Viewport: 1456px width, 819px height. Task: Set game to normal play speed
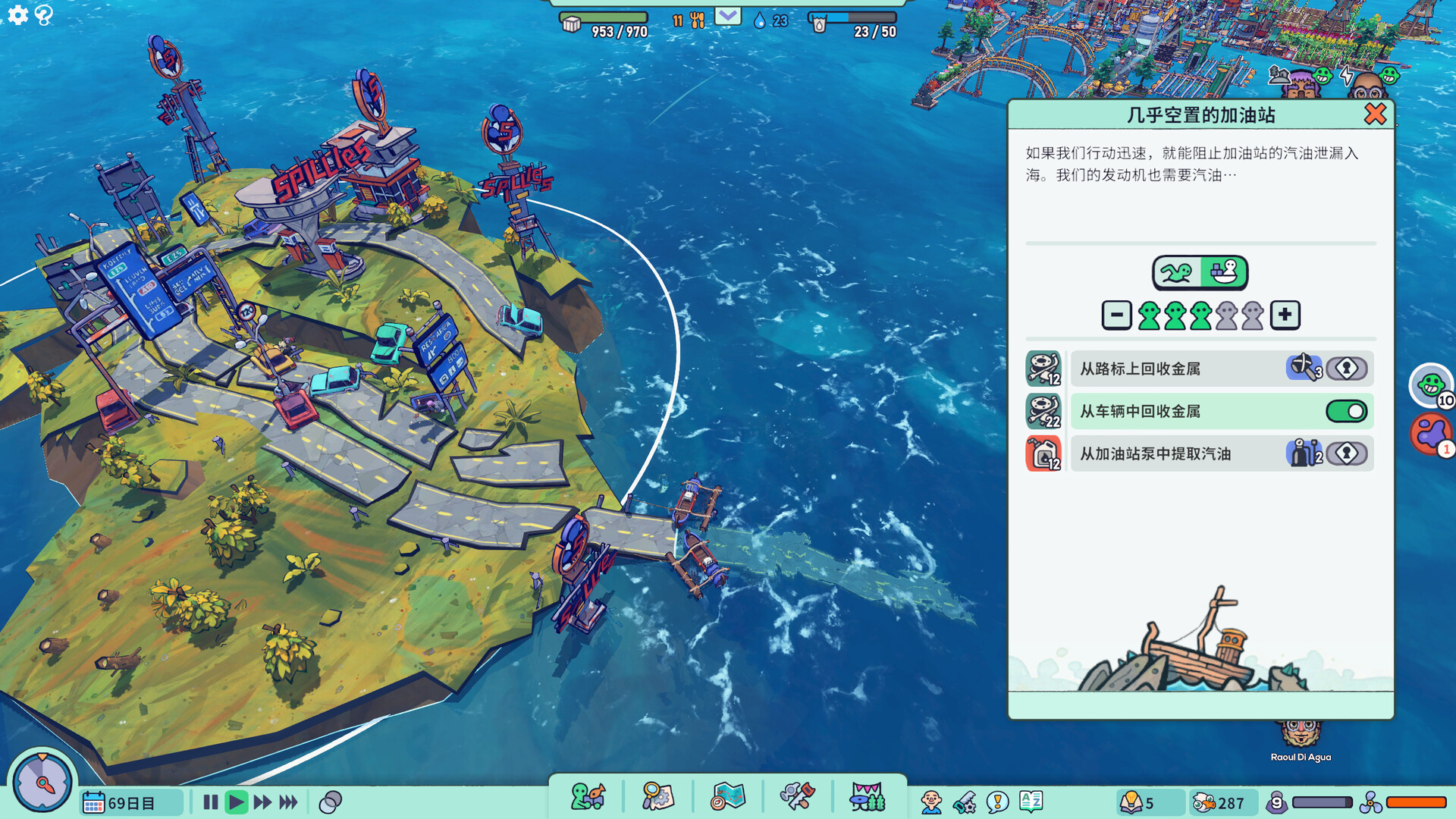point(237,802)
